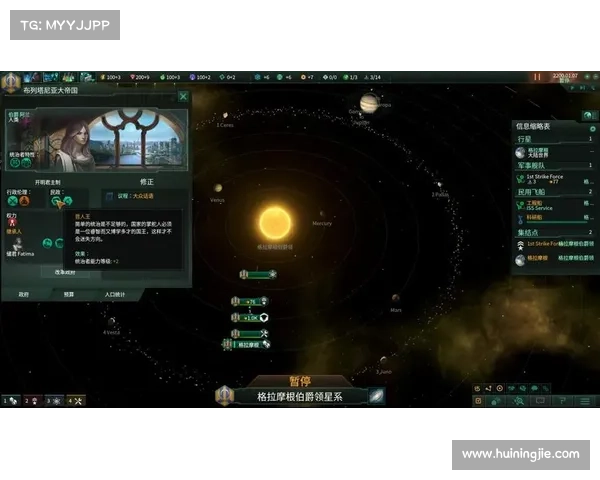The height and width of the screenshot is (480, 600).
Task: Close the empire government panel
Action: tap(183, 97)
